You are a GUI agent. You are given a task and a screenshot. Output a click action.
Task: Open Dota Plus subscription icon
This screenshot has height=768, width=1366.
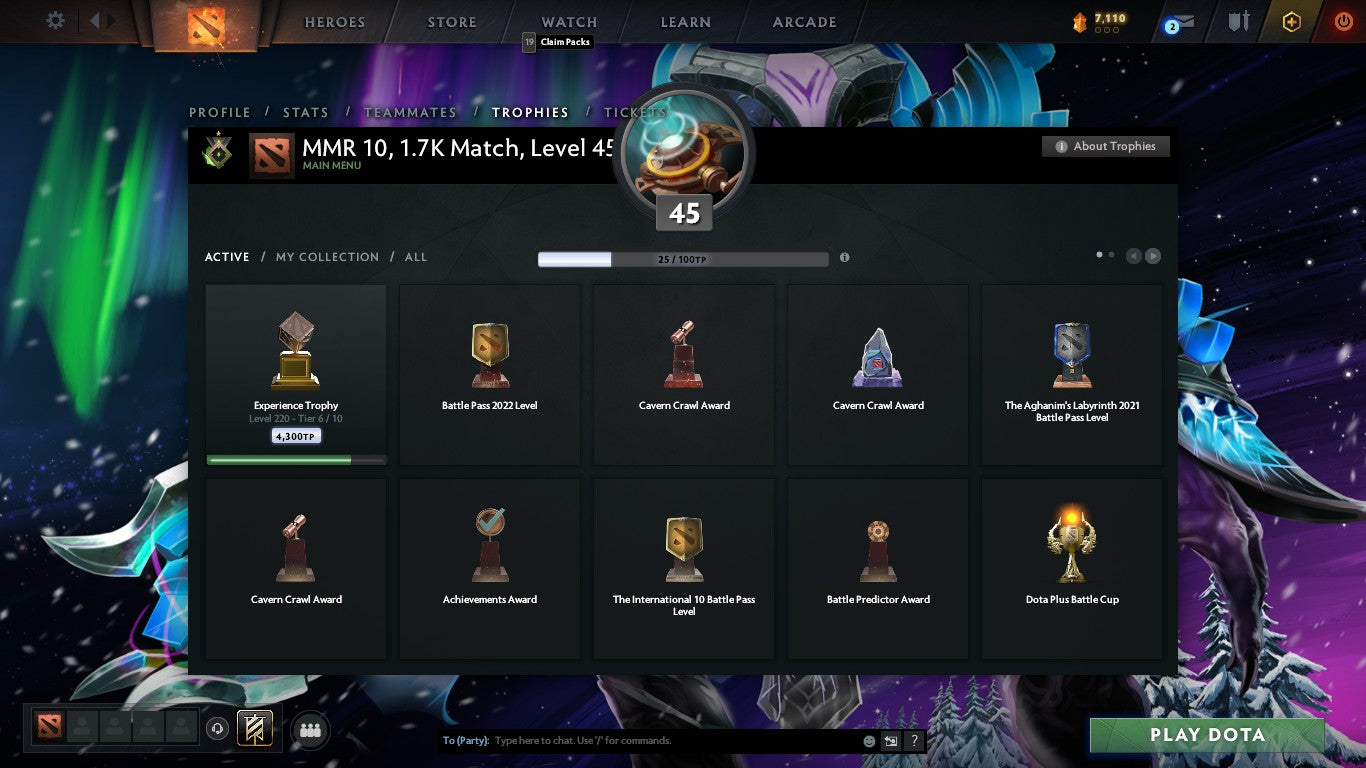point(1294,21)
